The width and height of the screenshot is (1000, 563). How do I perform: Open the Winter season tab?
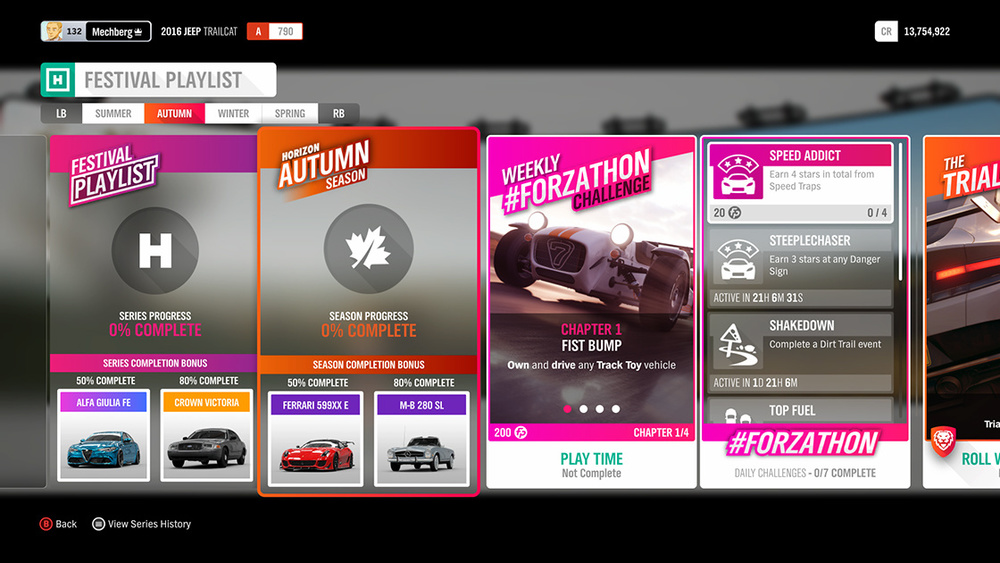click(x=233, y=114)
